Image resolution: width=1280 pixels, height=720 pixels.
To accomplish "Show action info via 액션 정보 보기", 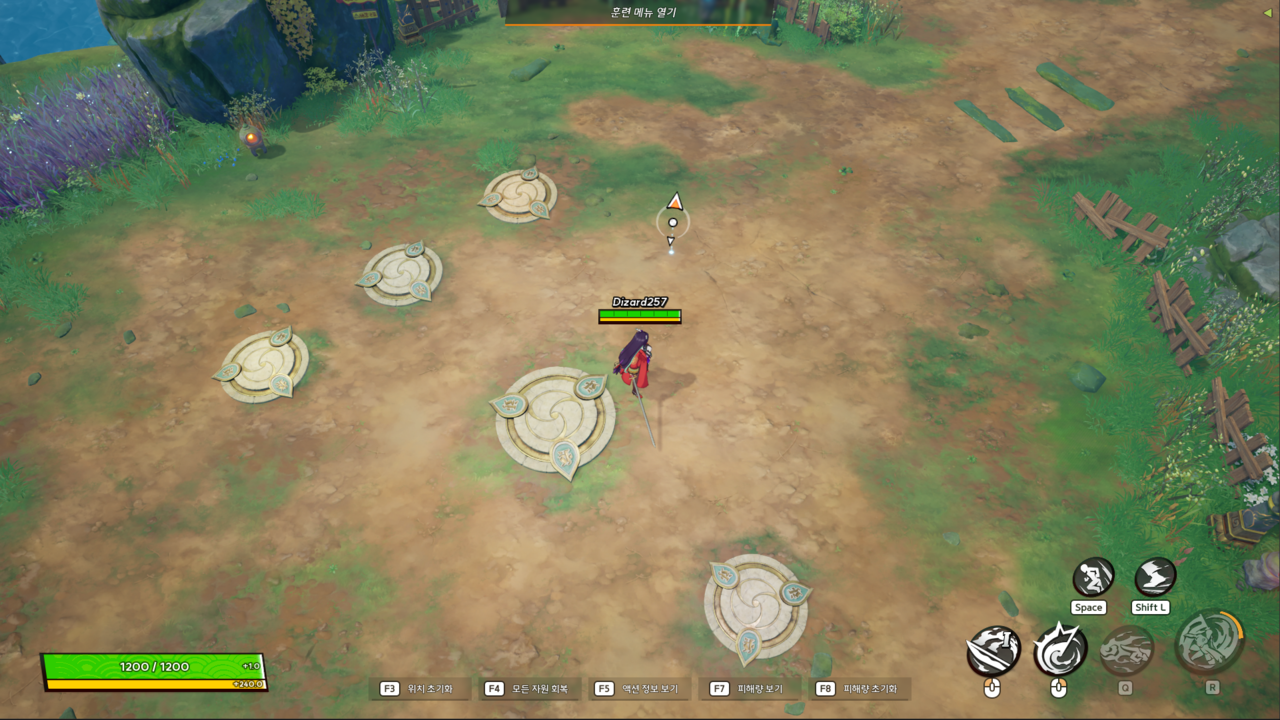I will click(639, 689).
